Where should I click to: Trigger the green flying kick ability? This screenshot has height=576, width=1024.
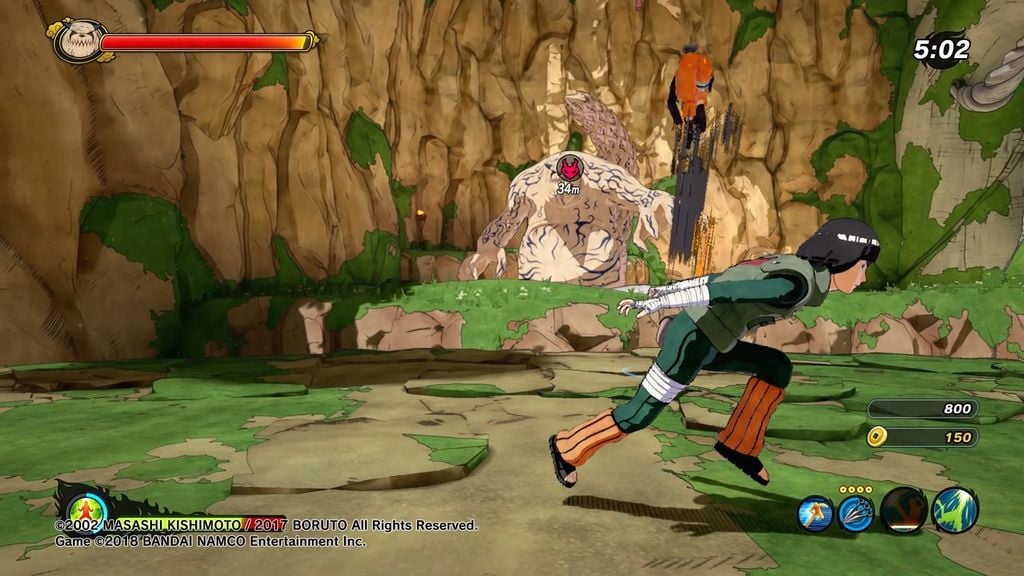954,510
